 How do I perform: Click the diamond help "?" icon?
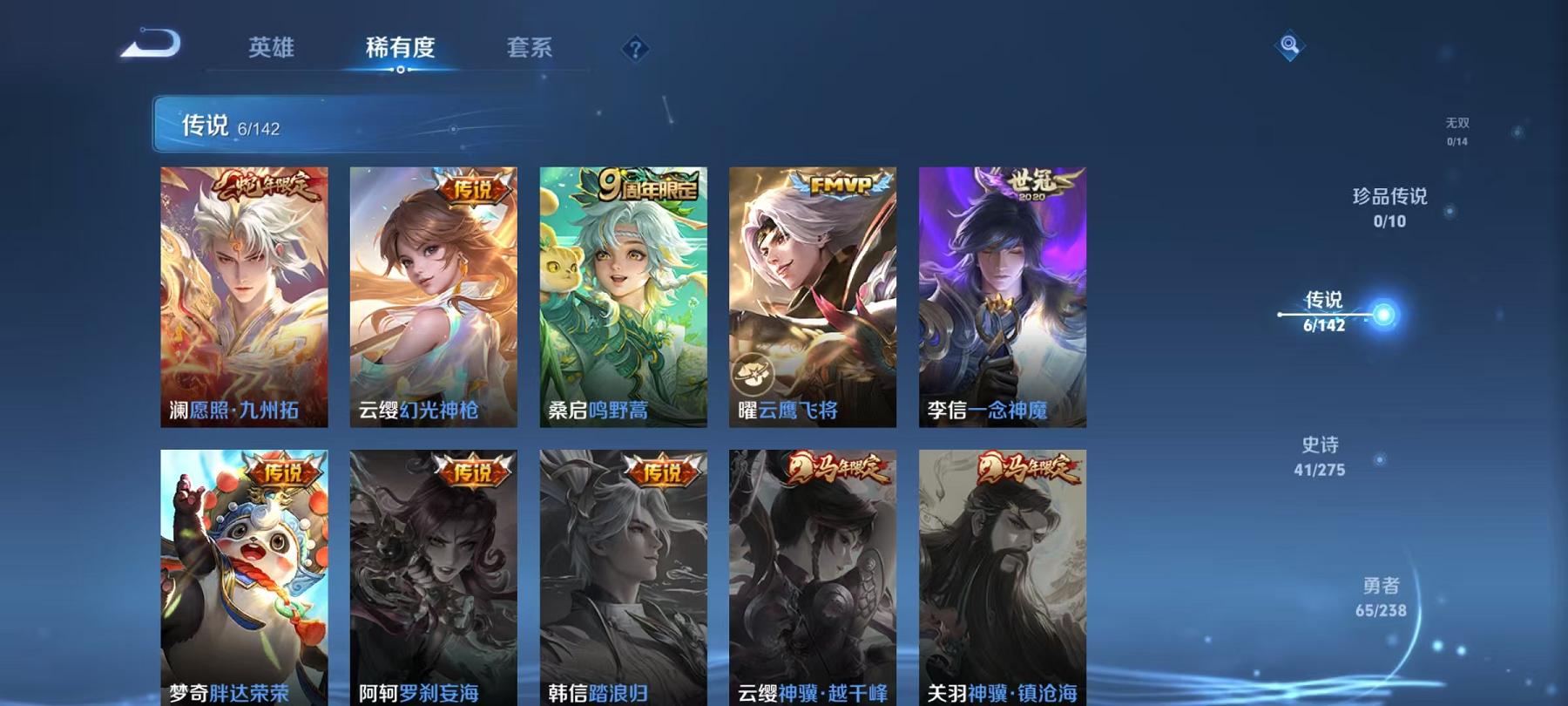pos(635,48)
